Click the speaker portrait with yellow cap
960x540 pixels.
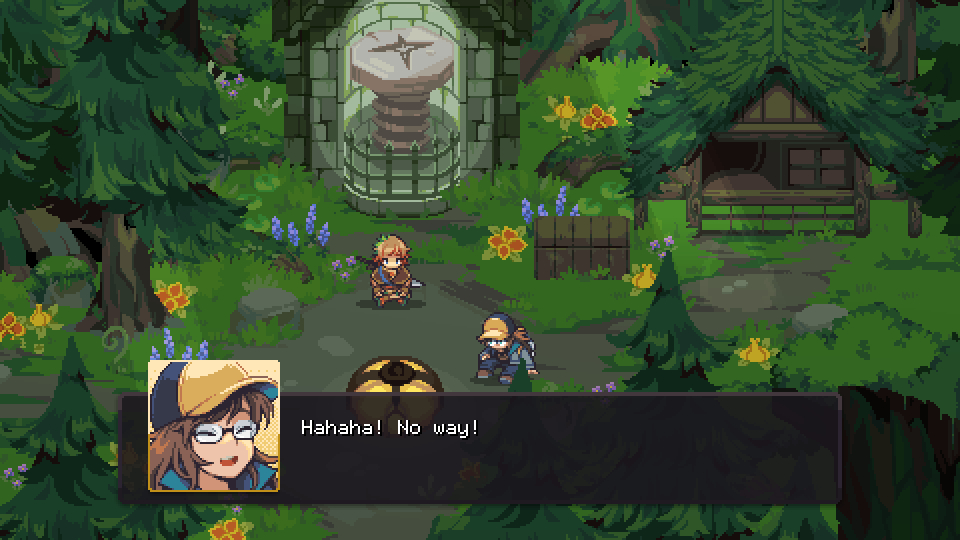(x=214, y=426)
